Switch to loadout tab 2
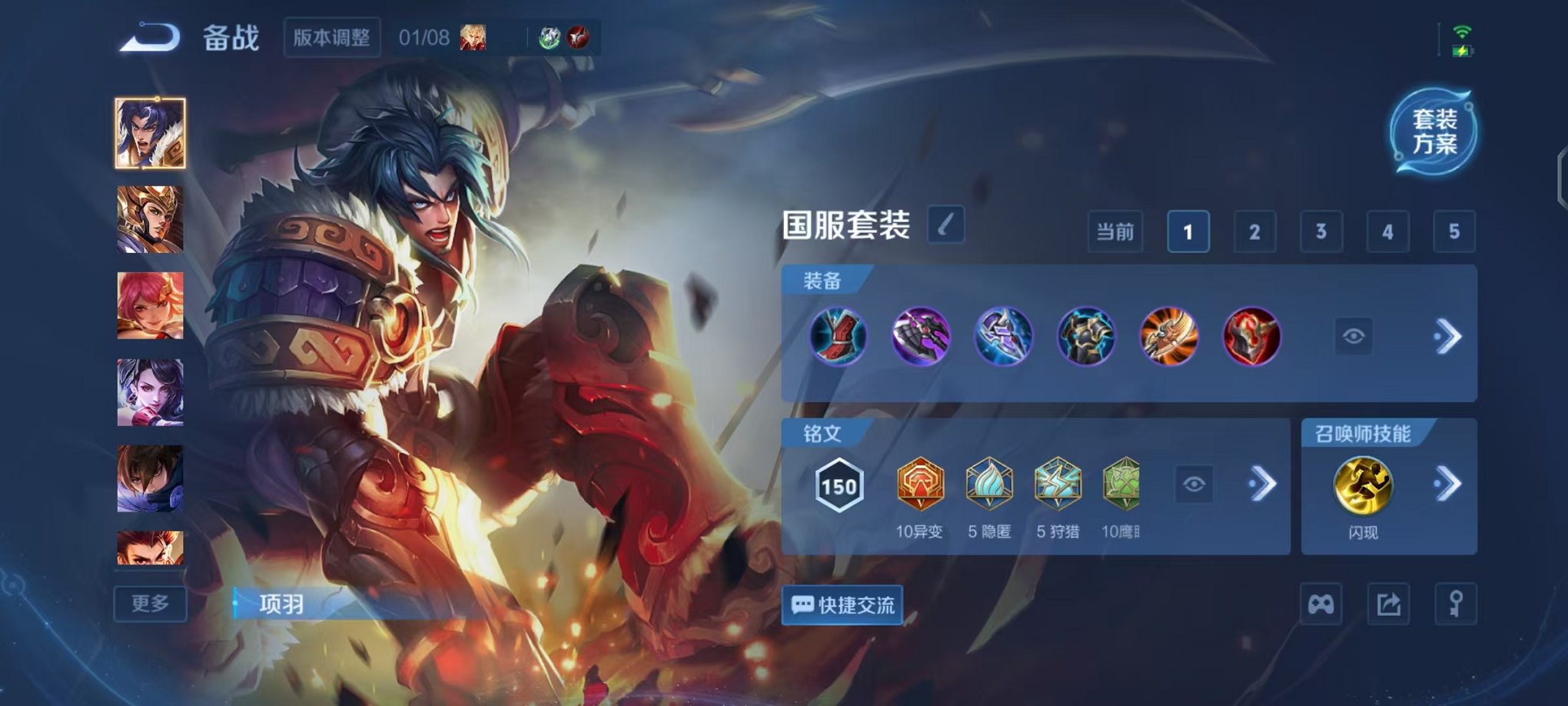Image resolution: width=1568 pixels, height=706 pixels. [1254, 231]
